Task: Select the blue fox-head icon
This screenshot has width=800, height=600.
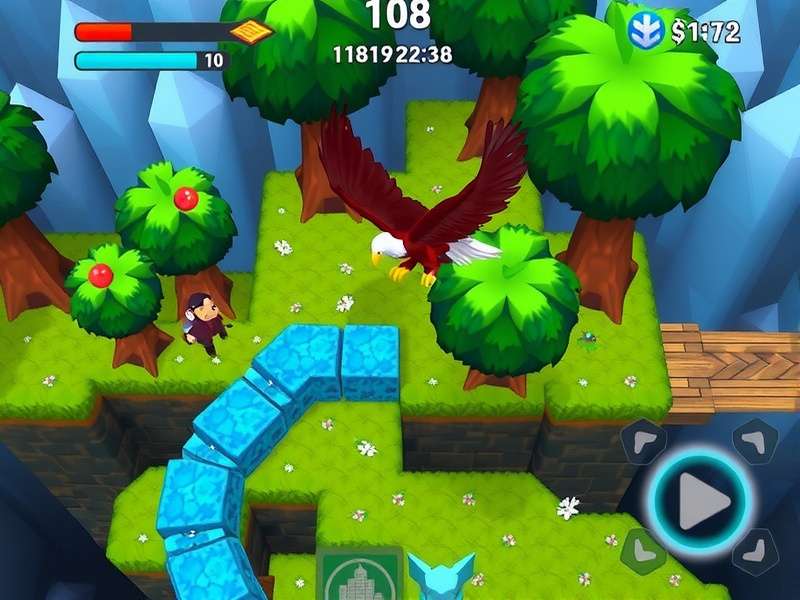Action: click(441, 577)
